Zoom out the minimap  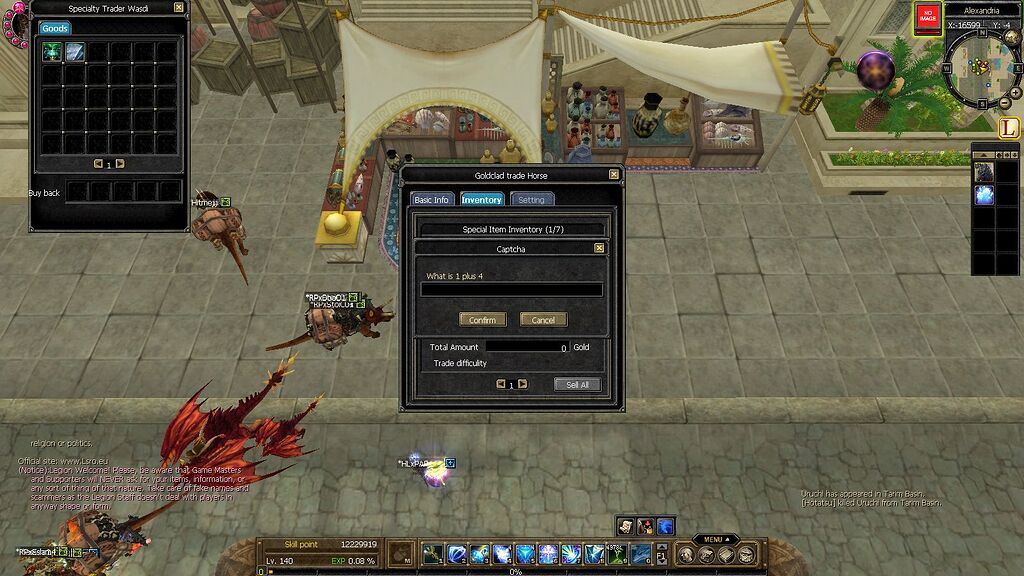tap(1005, 103)
